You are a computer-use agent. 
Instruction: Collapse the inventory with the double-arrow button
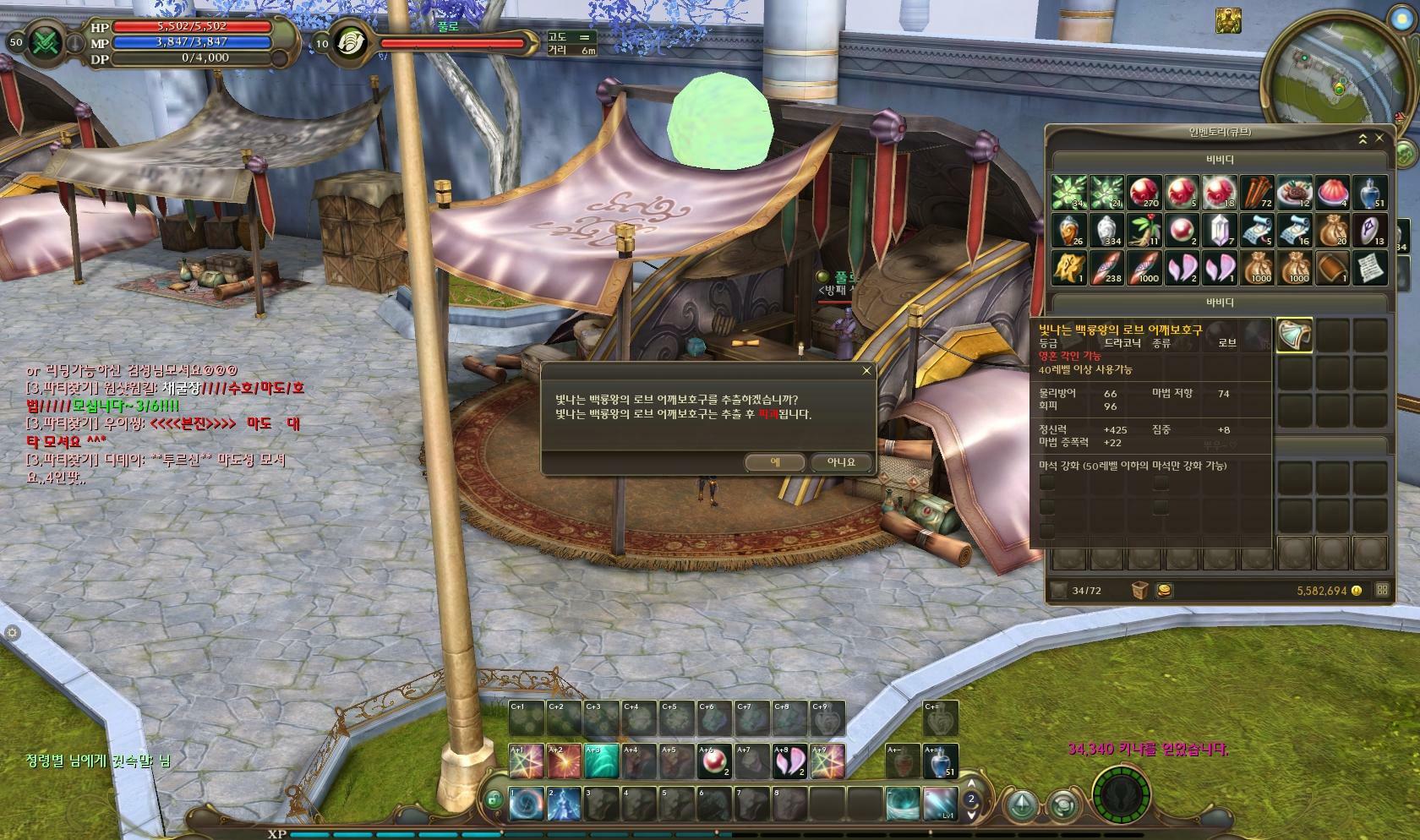pyautogui.click(x=1363, y=139)
